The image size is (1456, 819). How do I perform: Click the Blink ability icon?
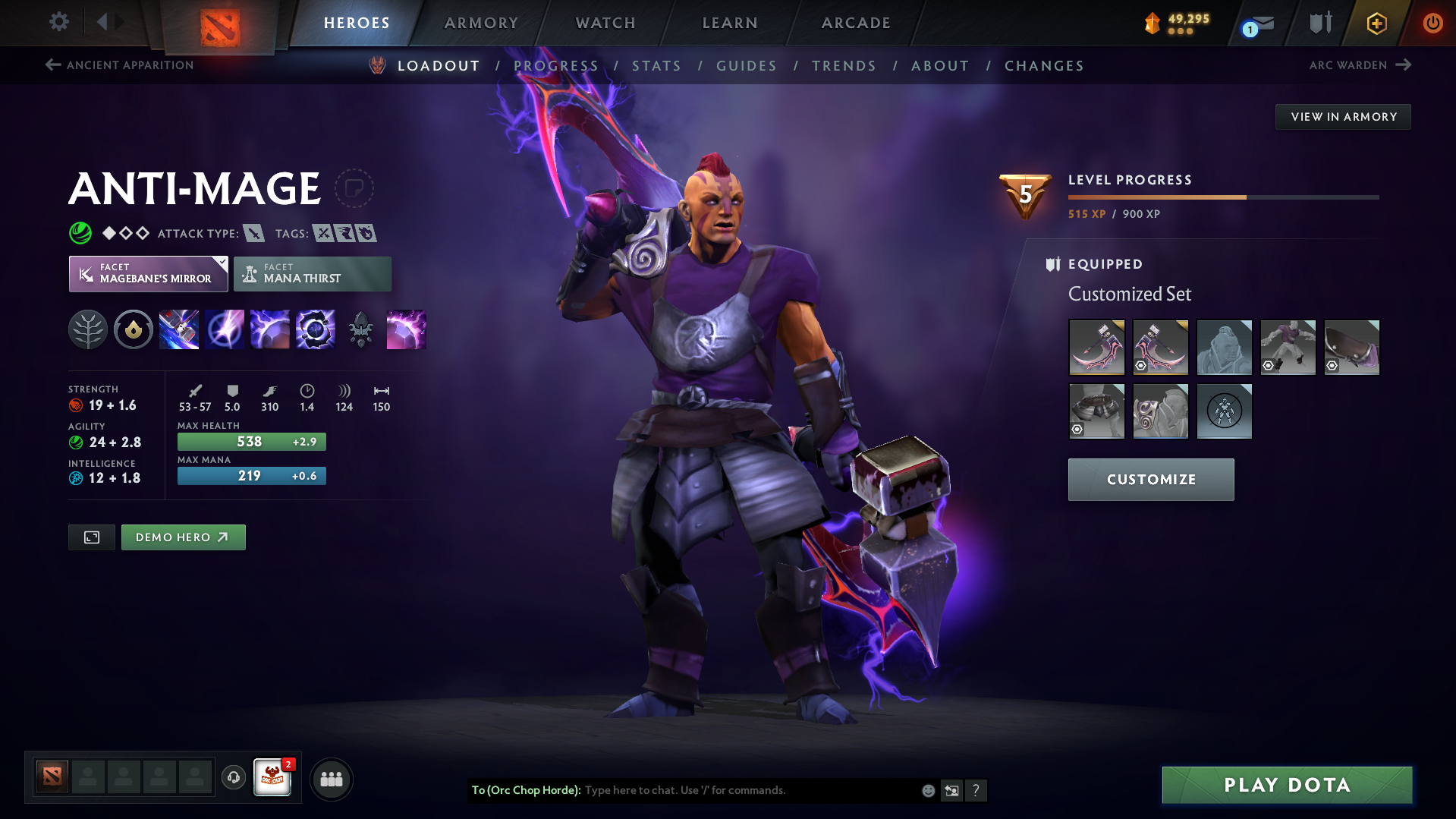tap(224, 329)
